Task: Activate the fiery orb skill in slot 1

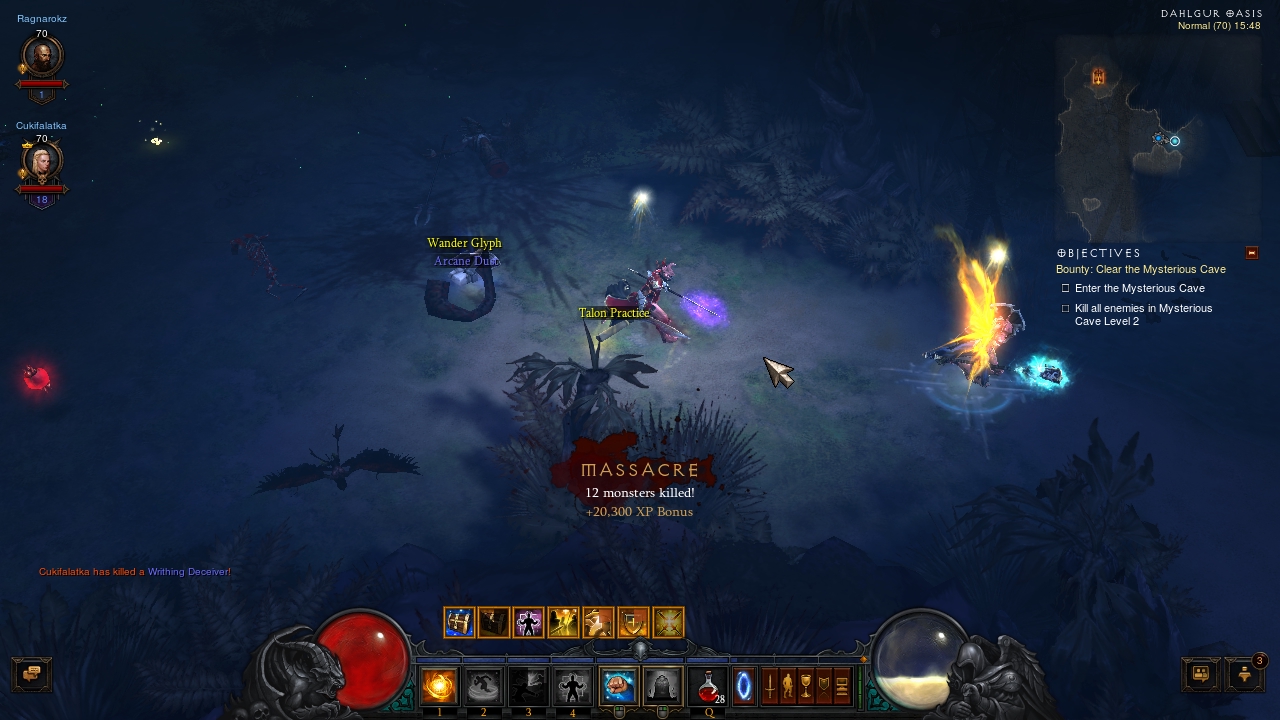Action: (439, 686)
